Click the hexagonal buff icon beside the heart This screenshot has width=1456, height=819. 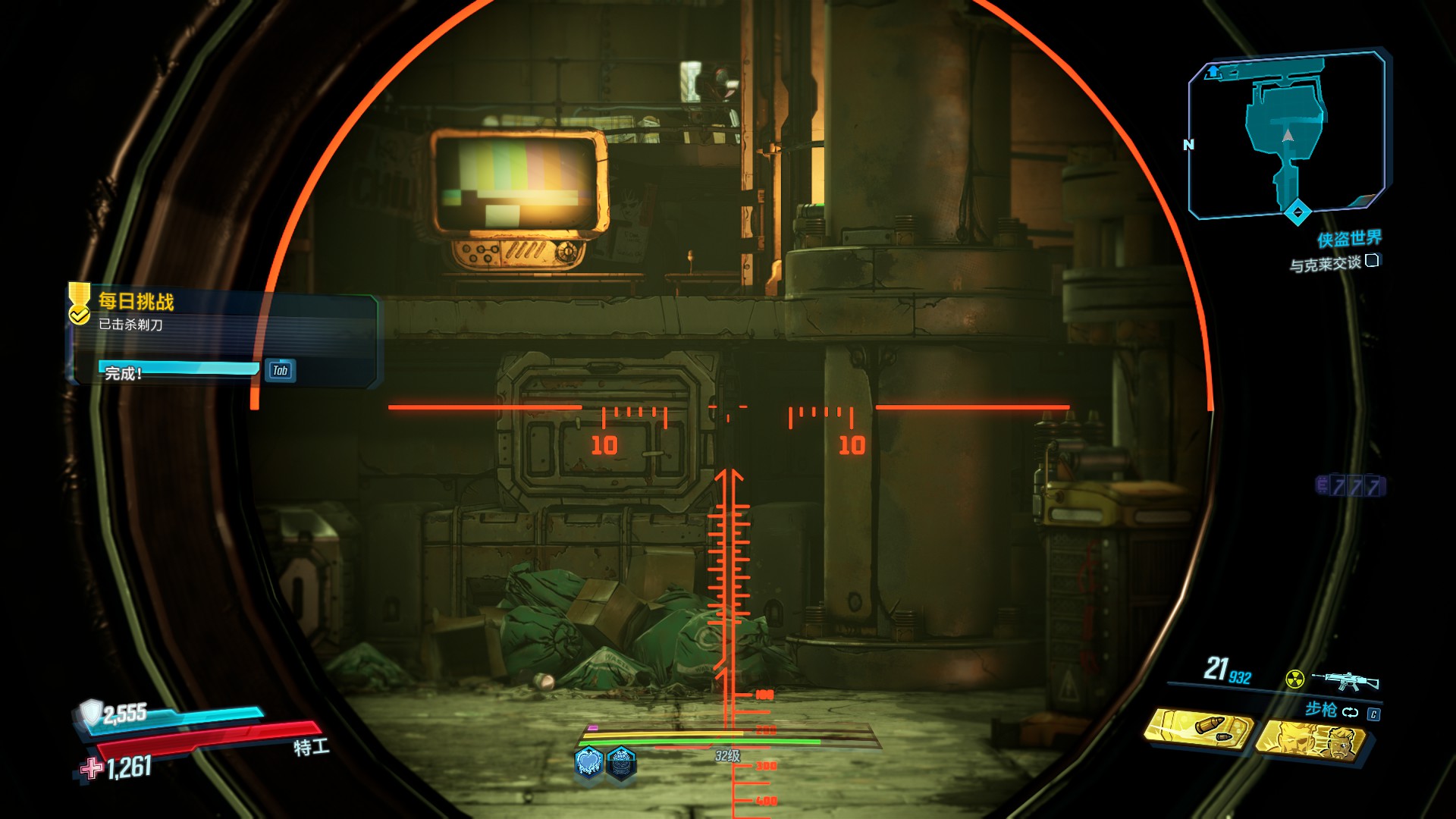[x=621, y=761]
